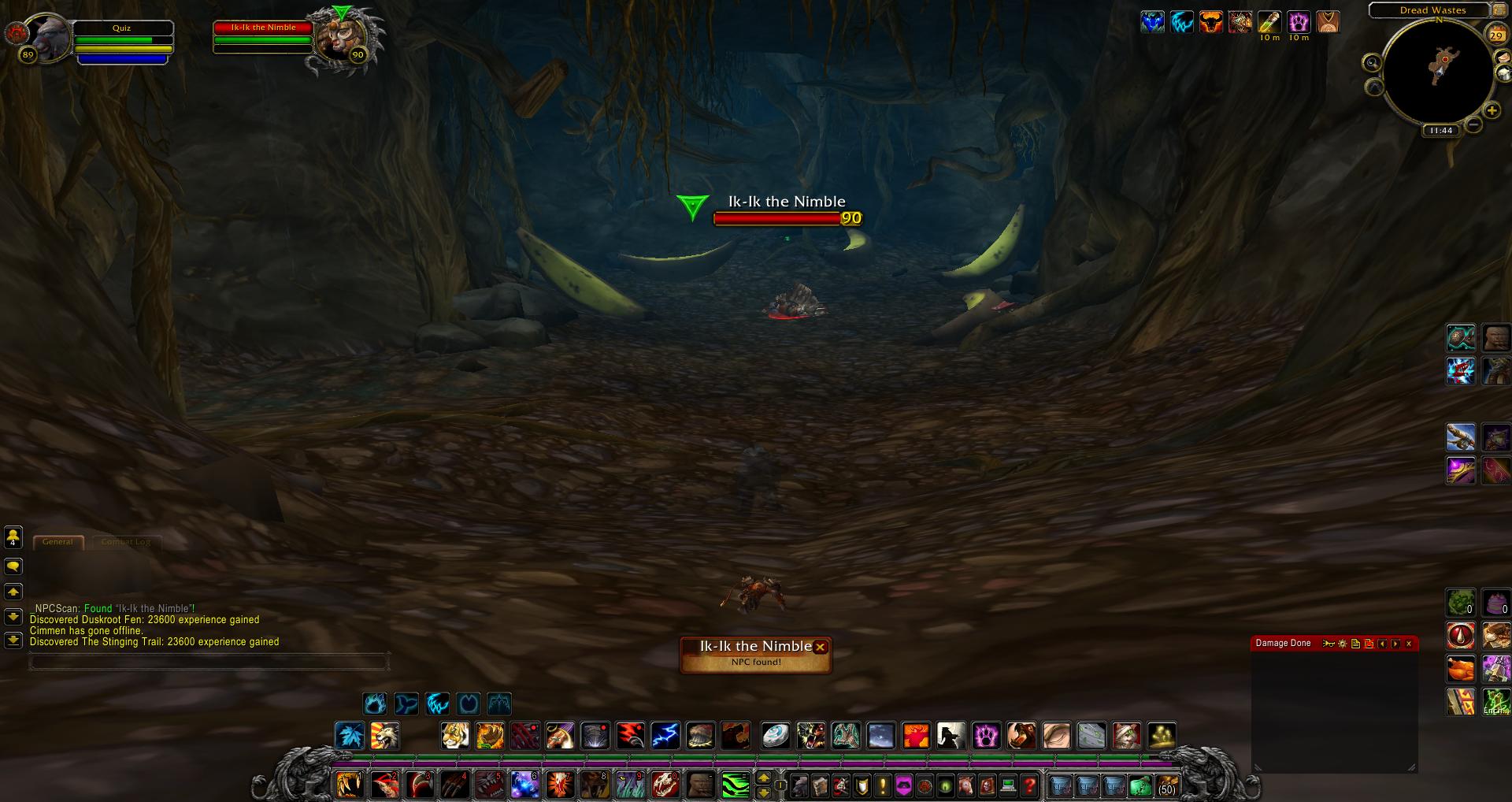Close the Damage Done meter window
1512x802 pixels.
click(x=1409, y=644)
